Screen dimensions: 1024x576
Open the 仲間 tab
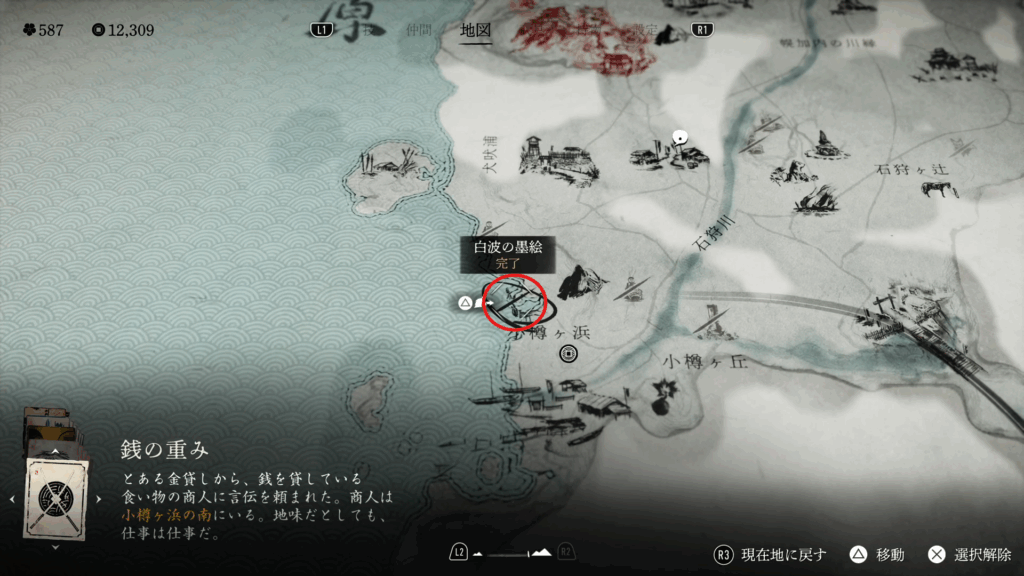pyautogui.click(x=418, y=30)
